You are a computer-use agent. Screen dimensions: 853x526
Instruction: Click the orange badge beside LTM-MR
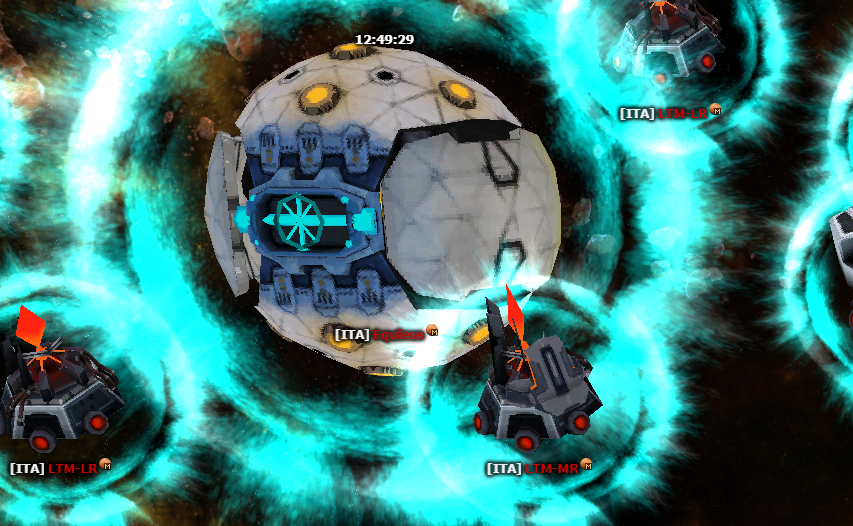(588, 465)
